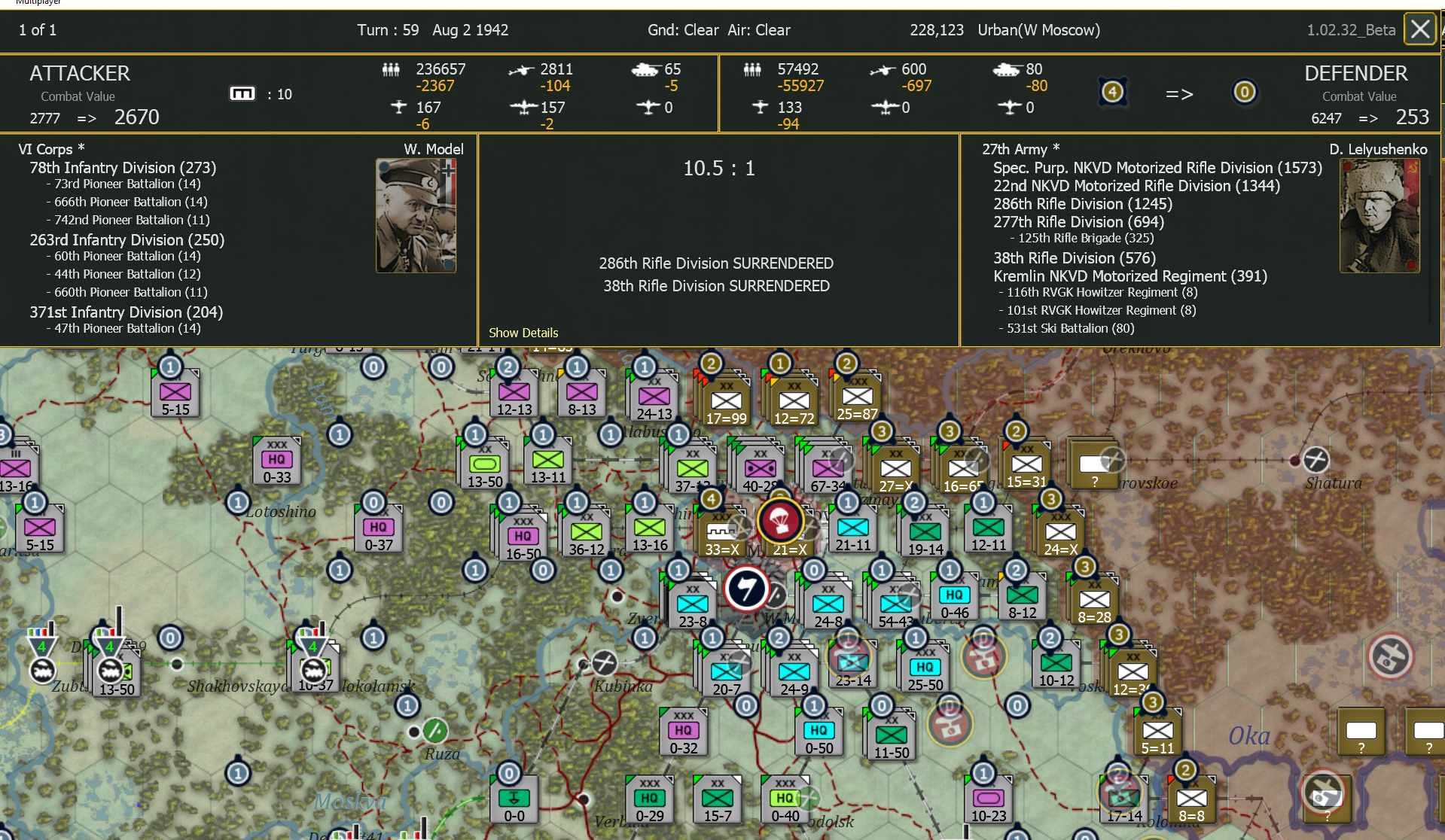1445x840 pixels.
Task: Click the pink HQ counter labeled 0-33
Action: pyautogui.click(x=275, y=461)
